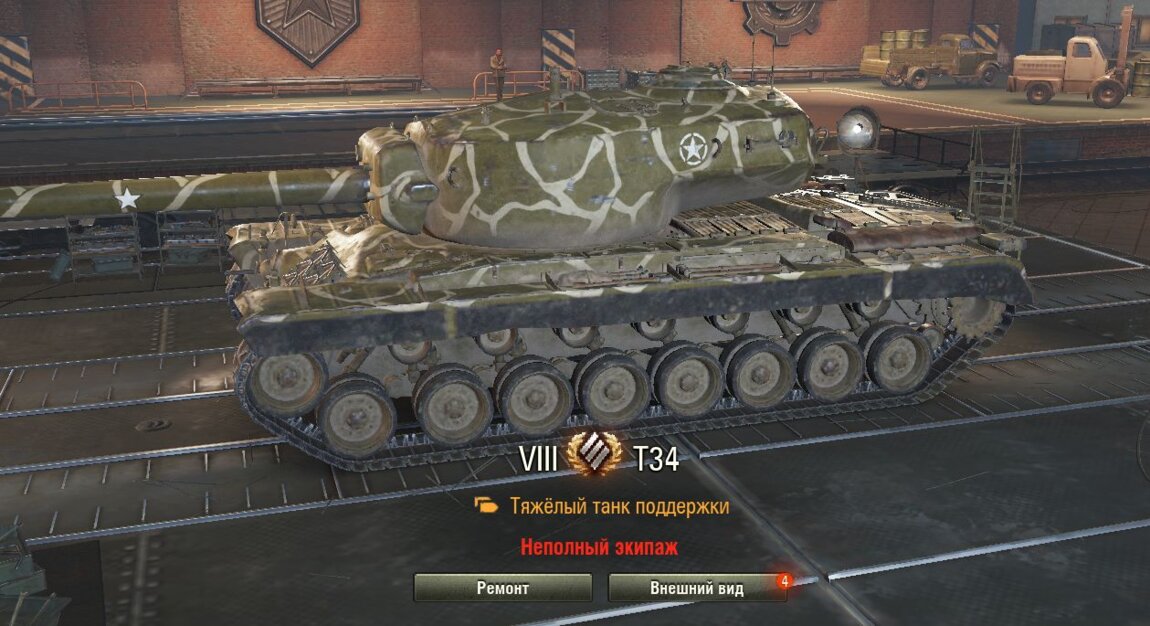Viewport: 1150px width, 626px height.
Task: Open the Внешний вид customization menu
Action: (x=696, y=588)
